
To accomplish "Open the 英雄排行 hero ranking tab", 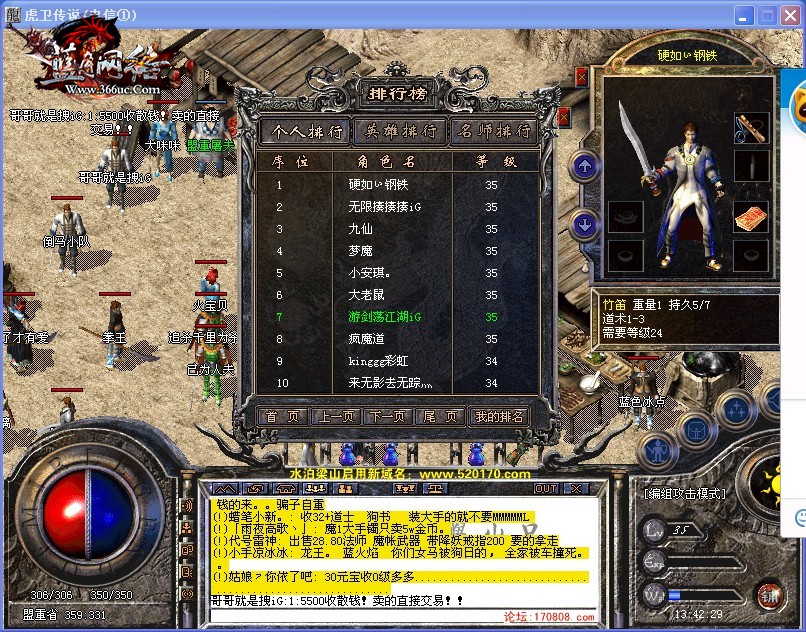I will (x=401, y=131).
